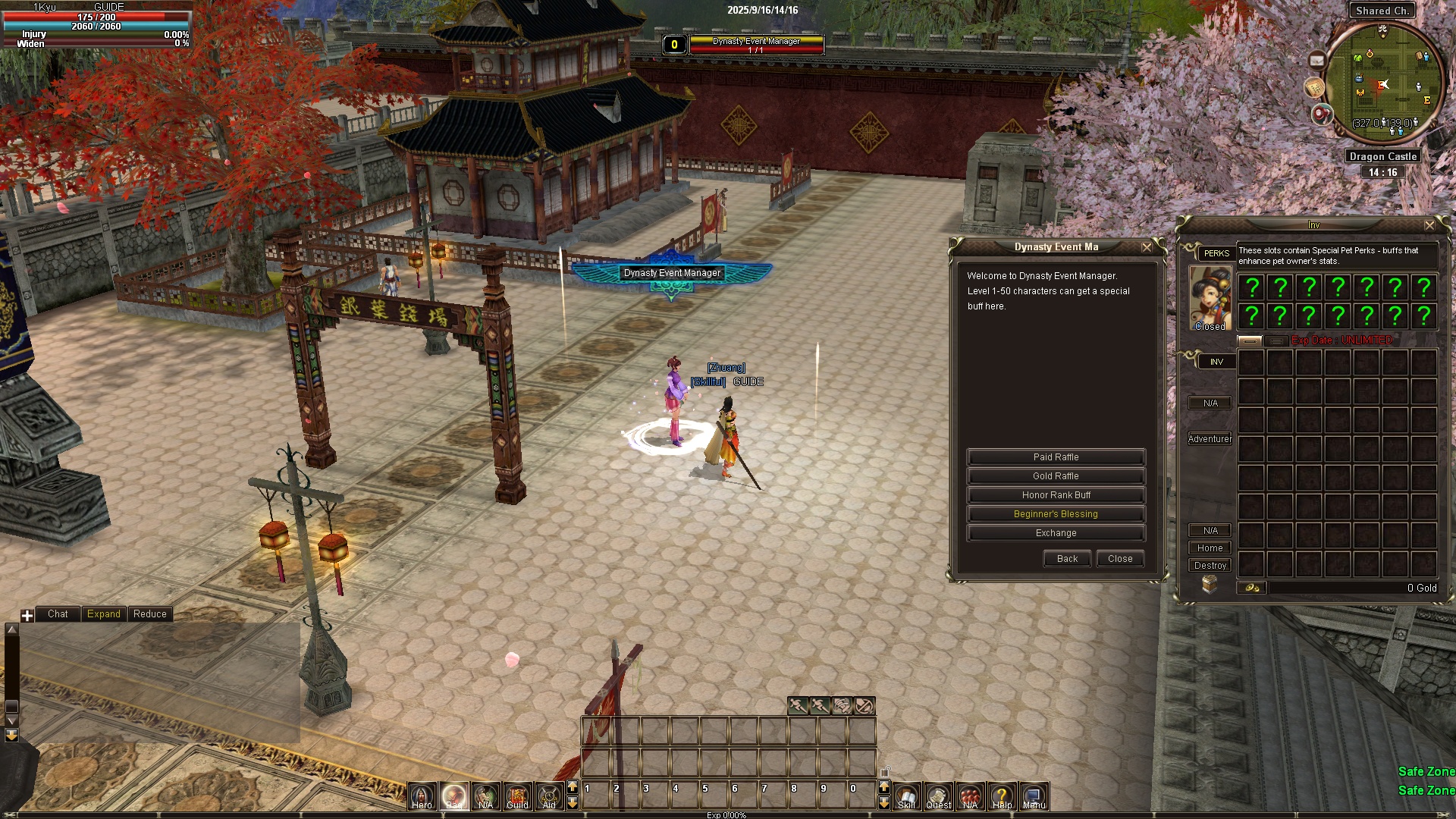Click the megaphone icon beside minimap
This screenshot has height=819, width=1456.
(x=1322, y=115)
